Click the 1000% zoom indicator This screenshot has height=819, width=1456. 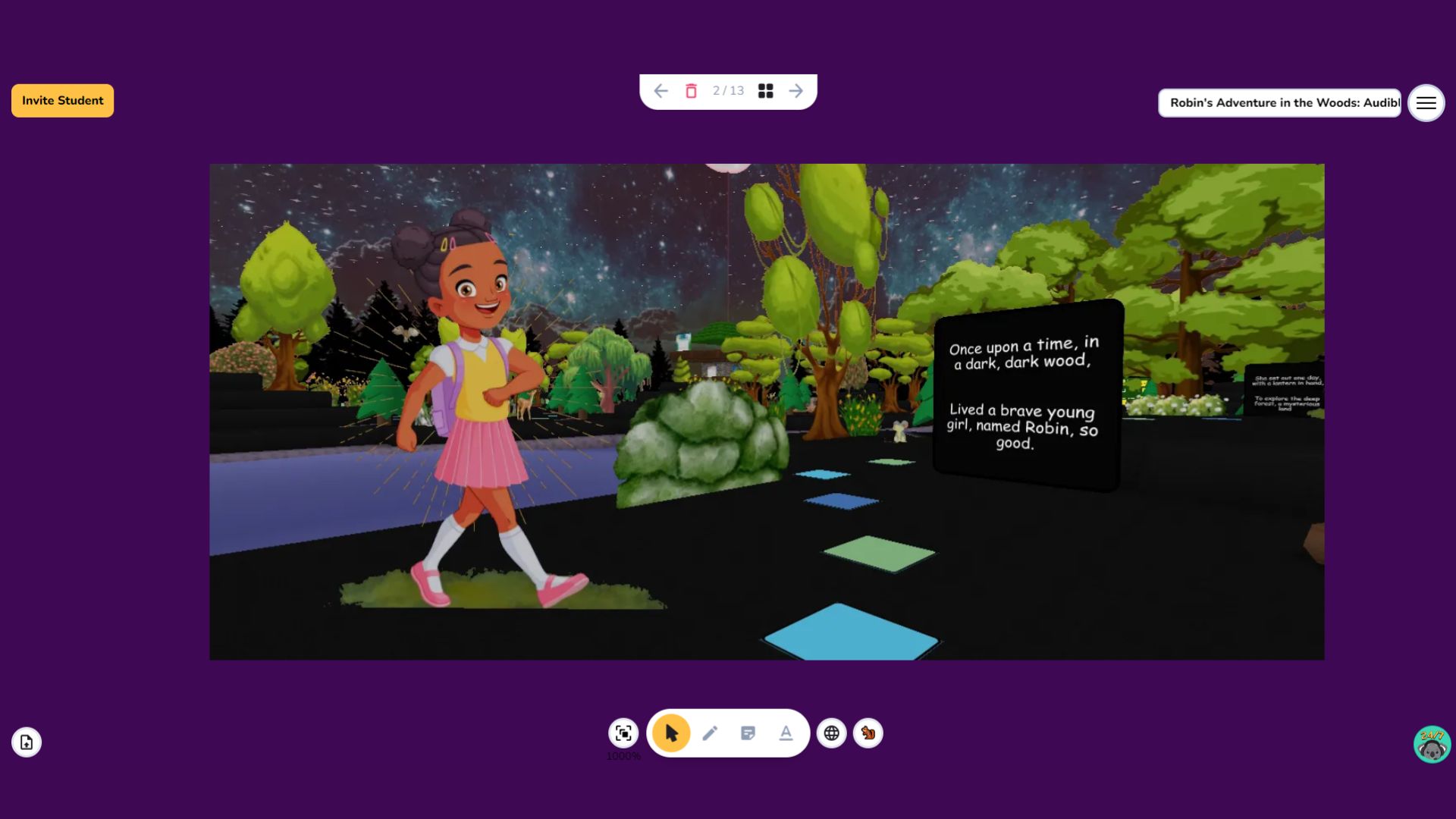(623, 756)
